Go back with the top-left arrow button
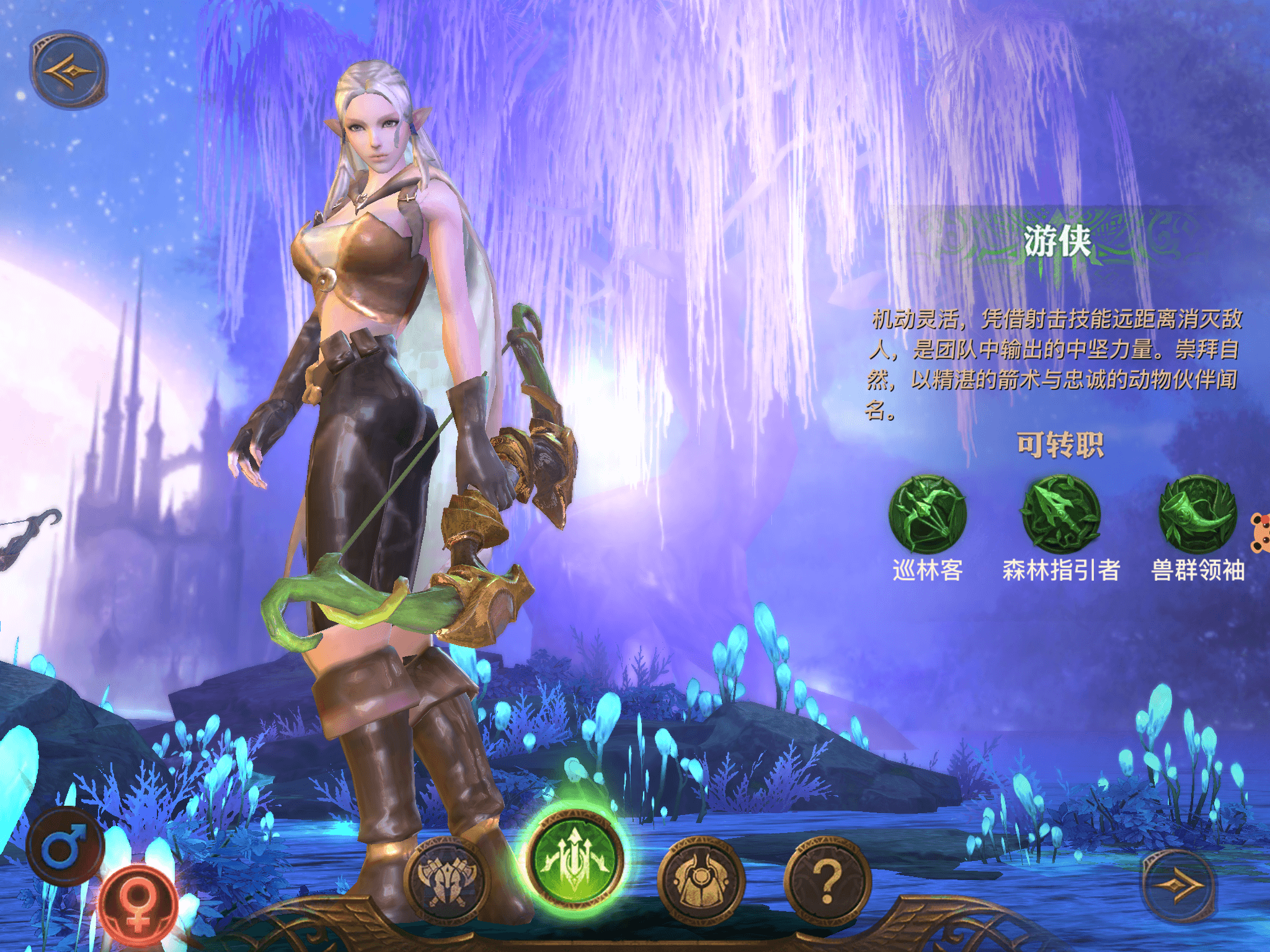 [x=69, y=70]
